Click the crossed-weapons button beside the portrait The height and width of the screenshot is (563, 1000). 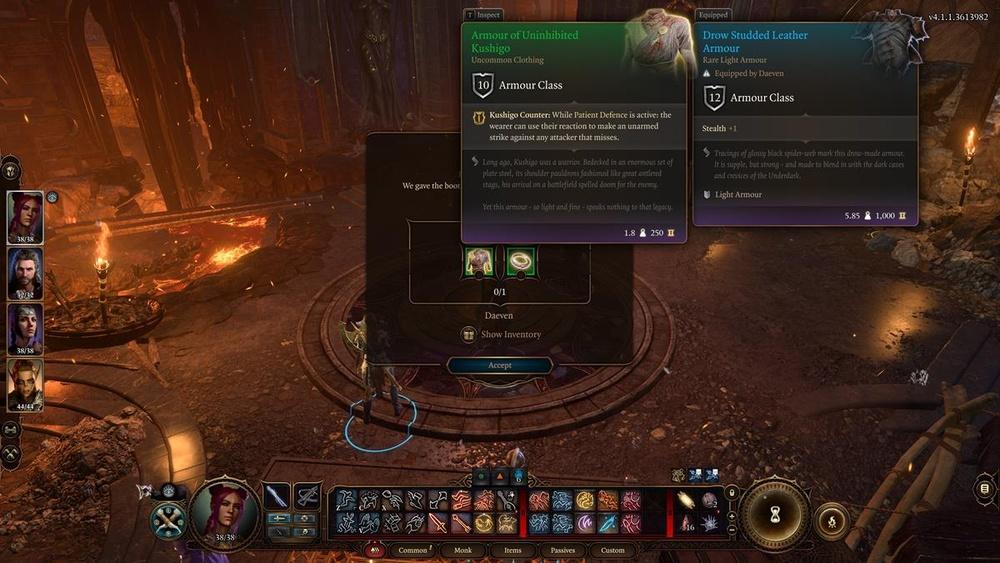[167, 521]
